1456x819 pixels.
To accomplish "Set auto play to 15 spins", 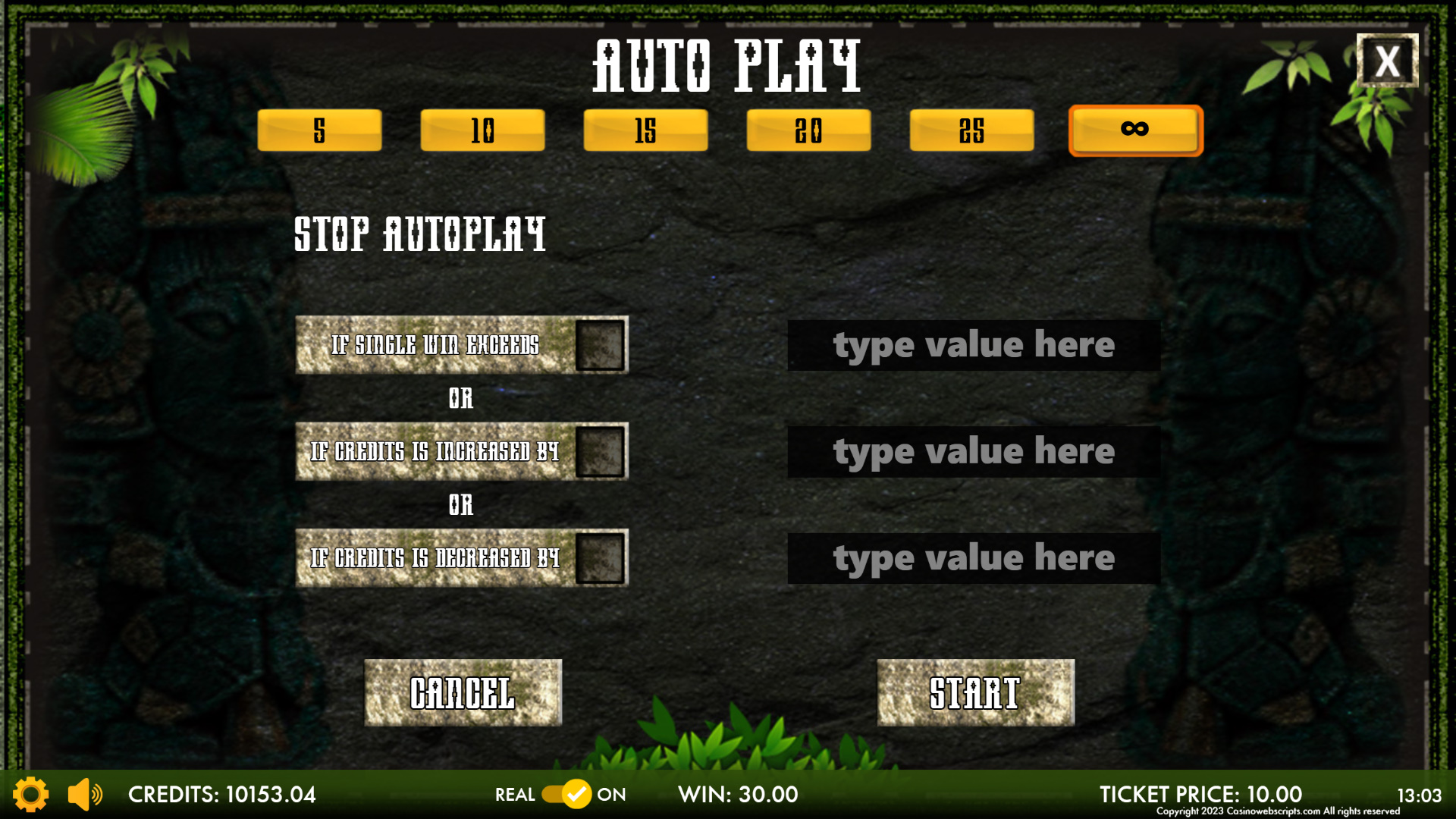I will click(x=645, y=130).
